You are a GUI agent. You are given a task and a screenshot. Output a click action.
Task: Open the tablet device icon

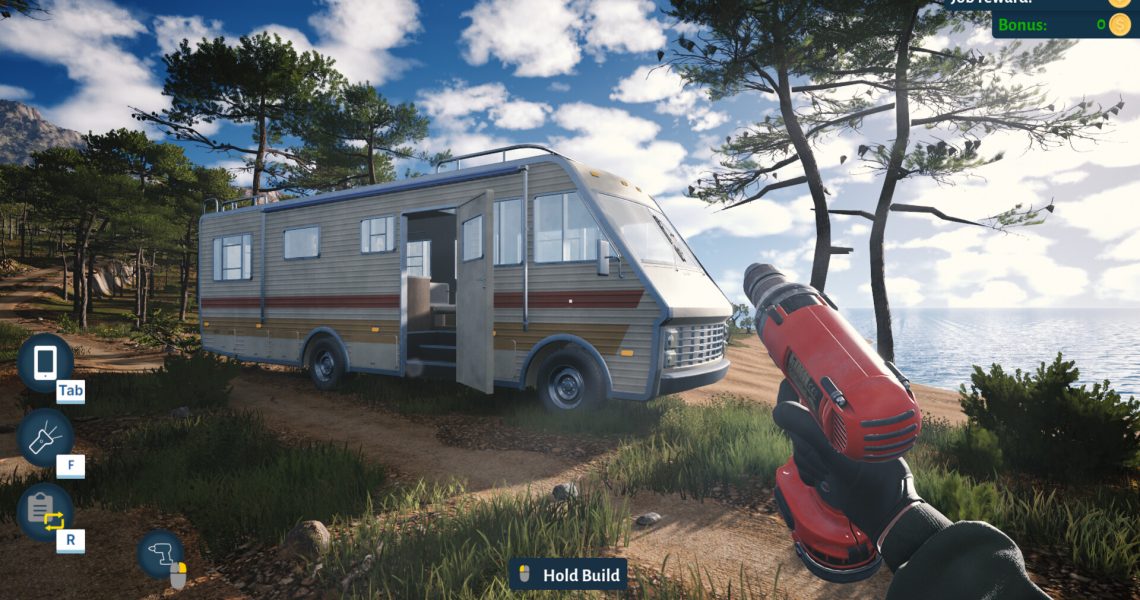45,362
